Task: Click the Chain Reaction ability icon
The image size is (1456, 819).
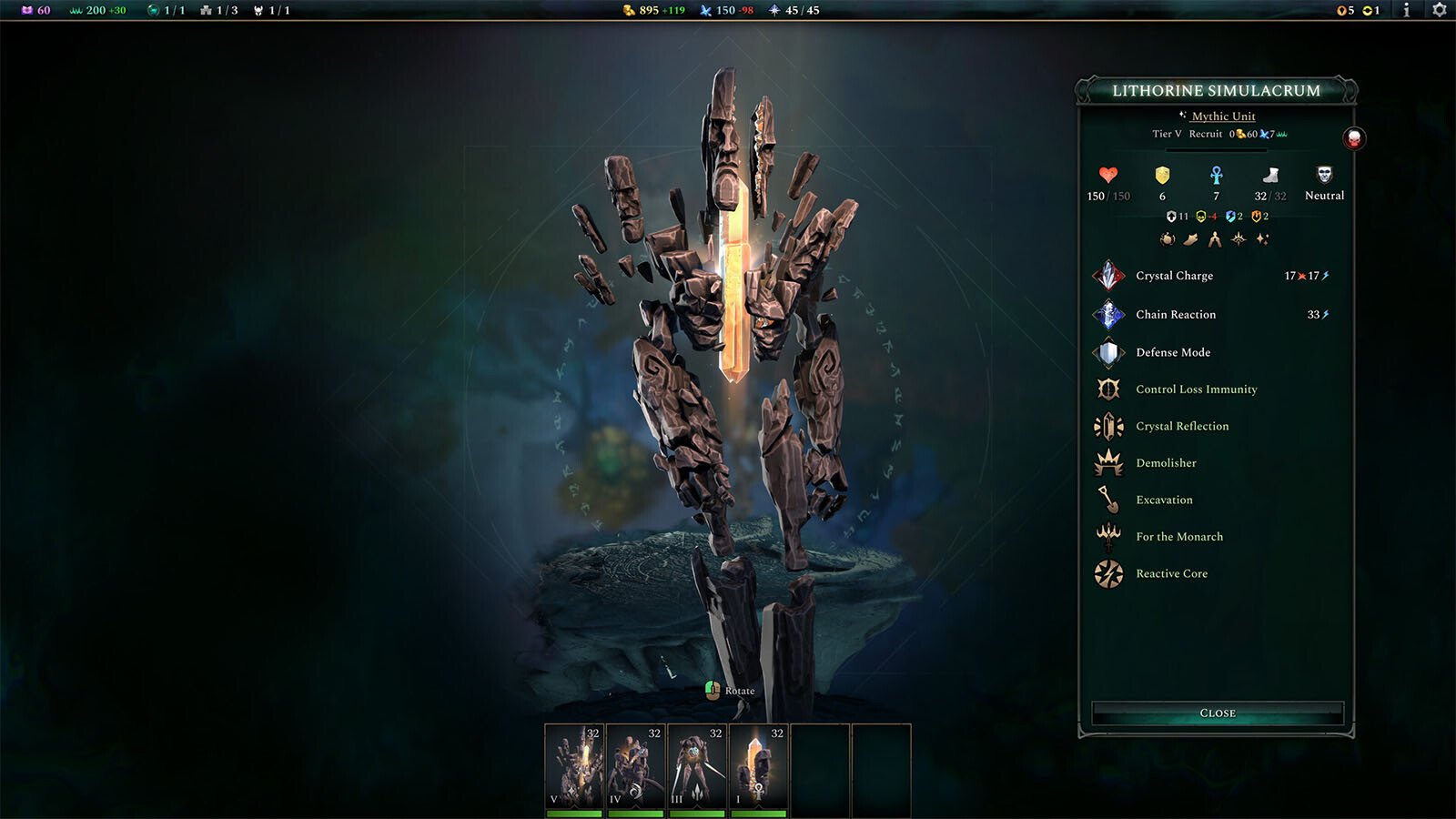Action: 1109,314
